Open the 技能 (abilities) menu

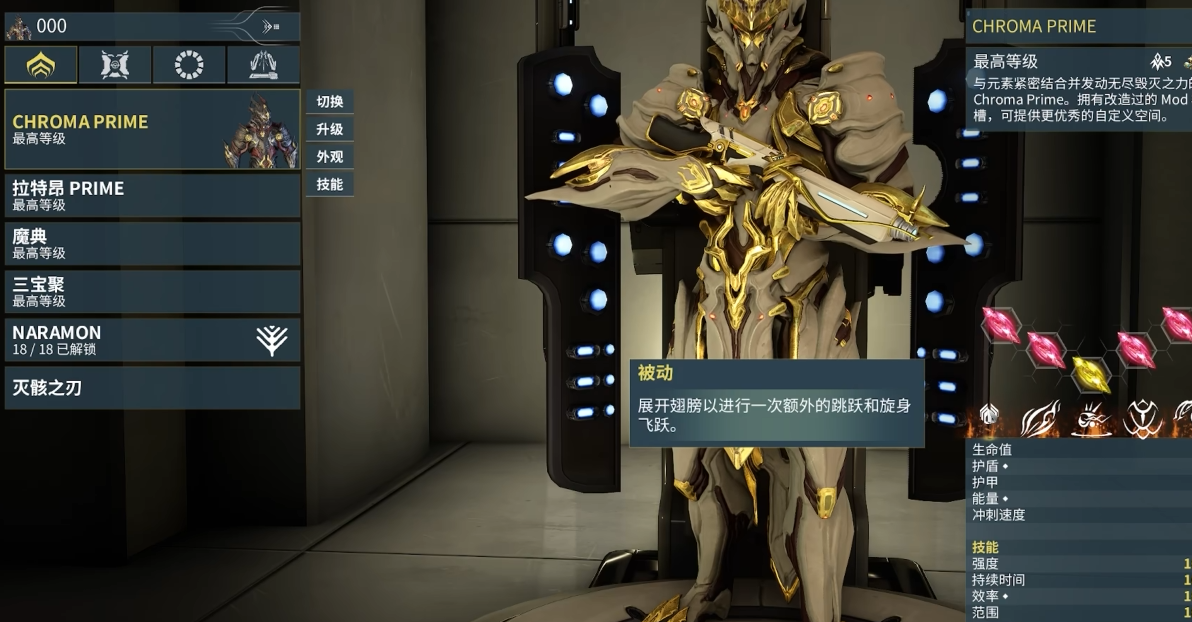coord(329,184)
